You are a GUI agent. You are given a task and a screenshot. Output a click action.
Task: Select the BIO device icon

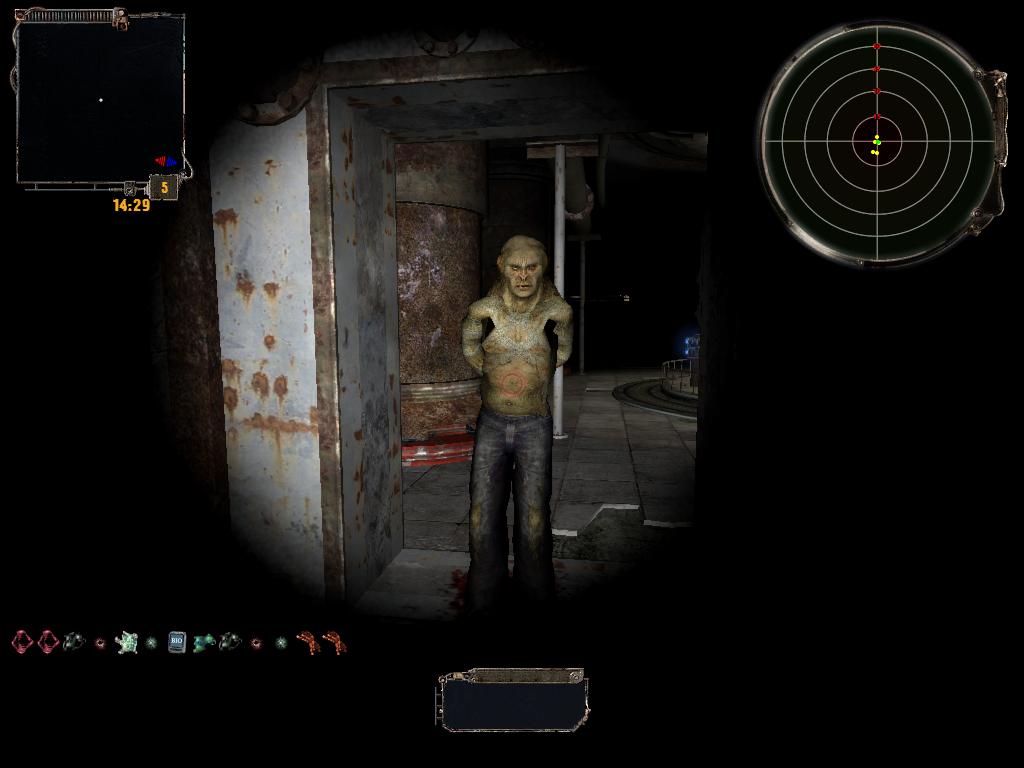pos(177,642)
